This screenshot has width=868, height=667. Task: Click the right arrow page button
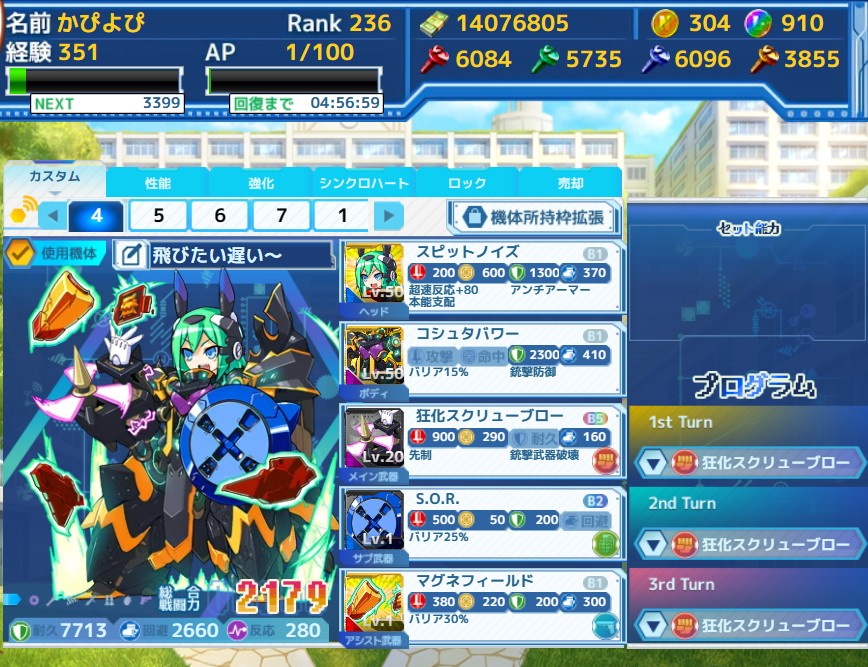coord(389,216)
